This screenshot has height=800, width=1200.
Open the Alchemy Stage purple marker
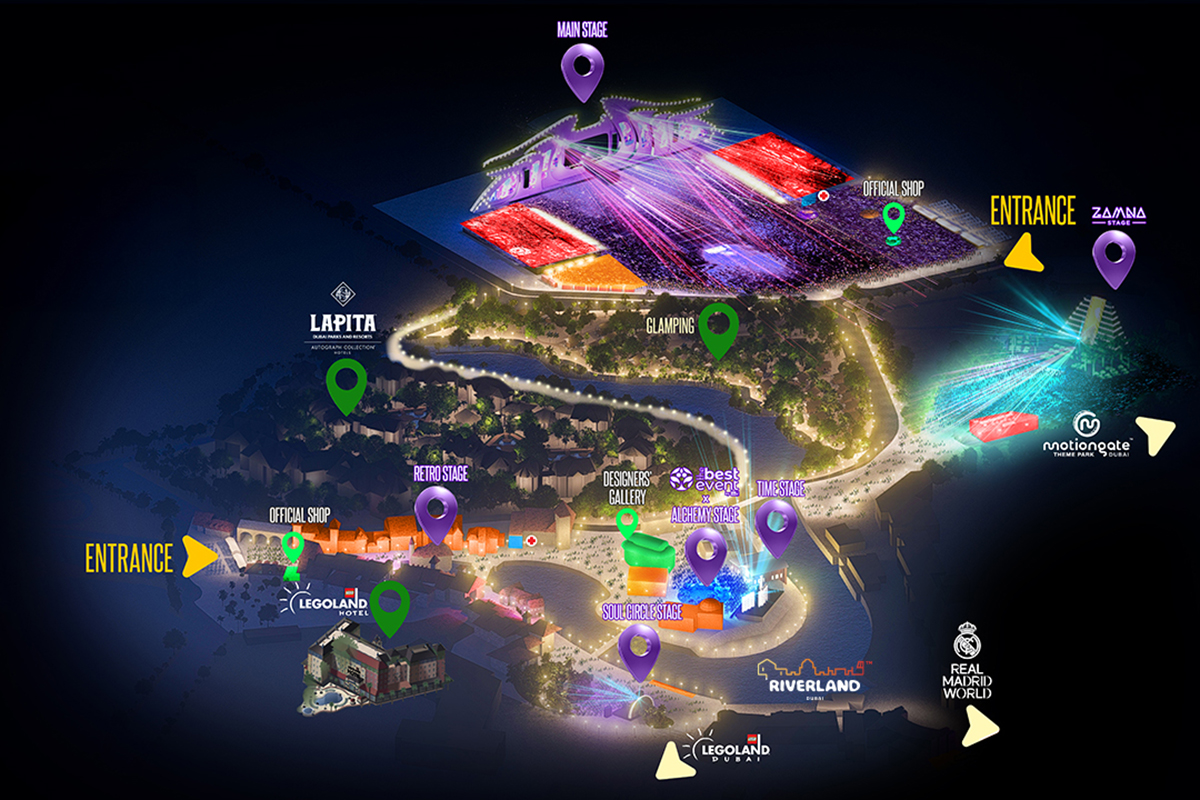pyautogui.click(x=706, y=551)
